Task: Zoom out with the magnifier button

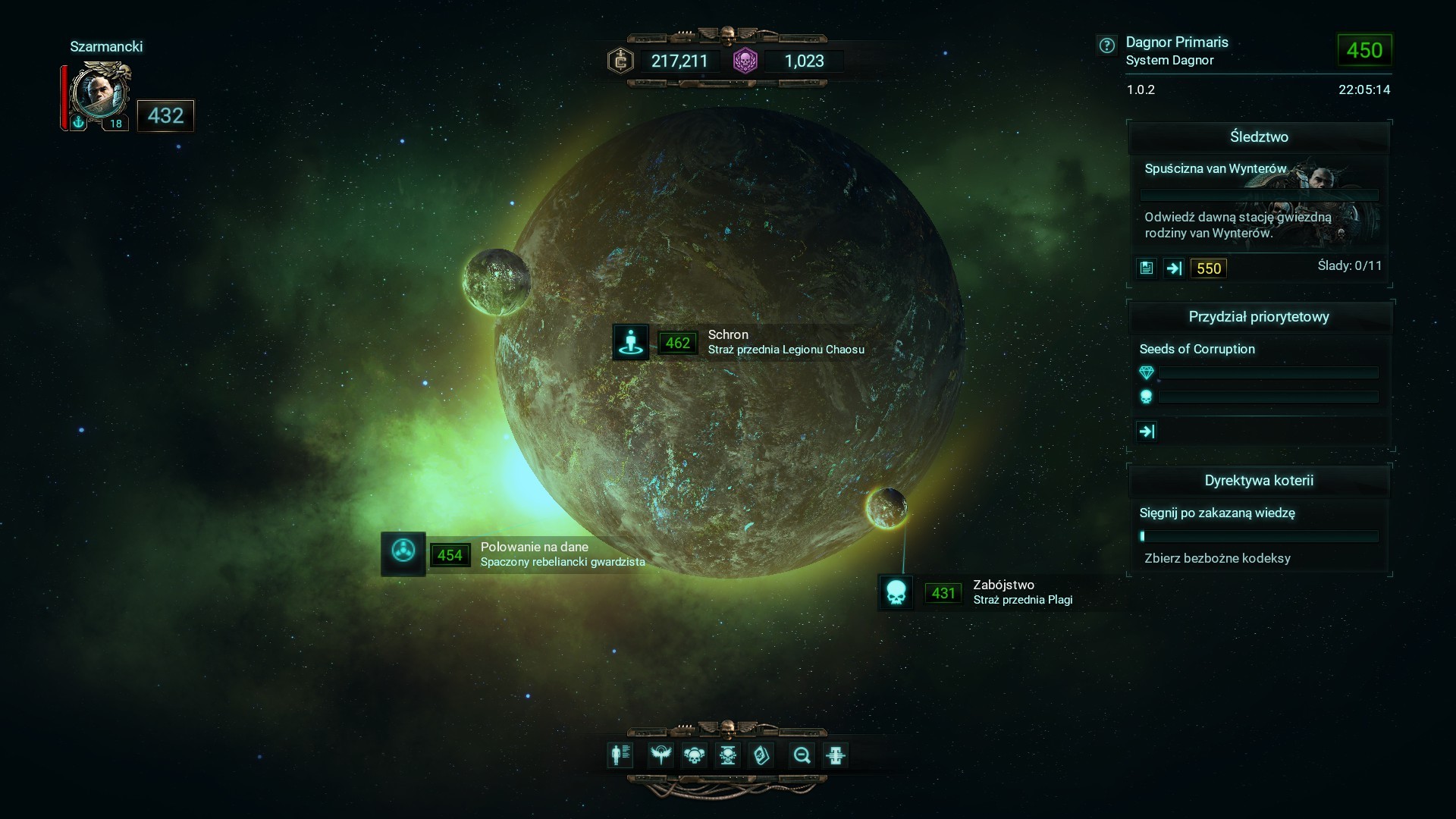Action: 802,755
